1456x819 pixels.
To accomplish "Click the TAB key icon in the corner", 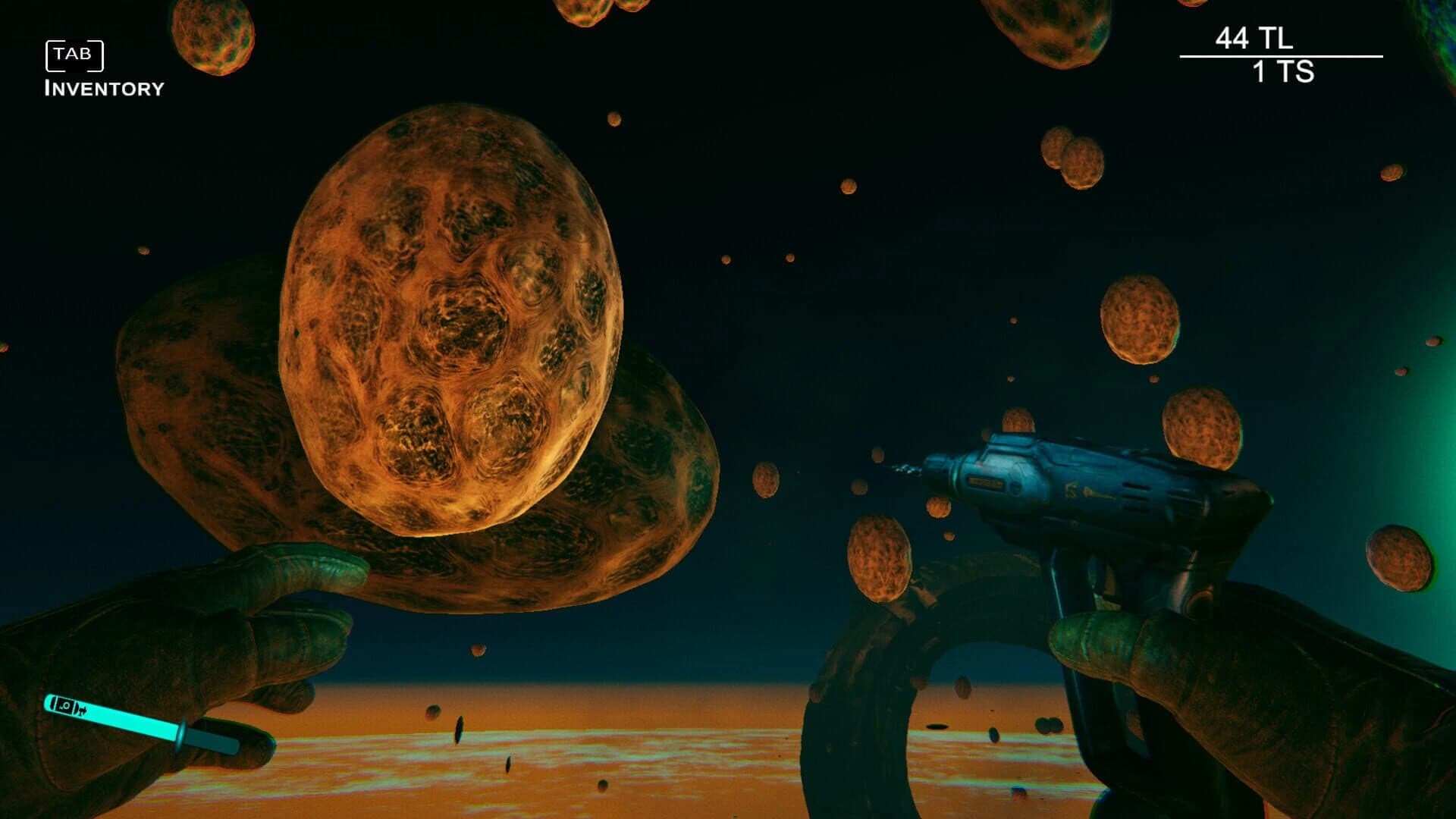I will pyautogui.click(x=74, y=53).
